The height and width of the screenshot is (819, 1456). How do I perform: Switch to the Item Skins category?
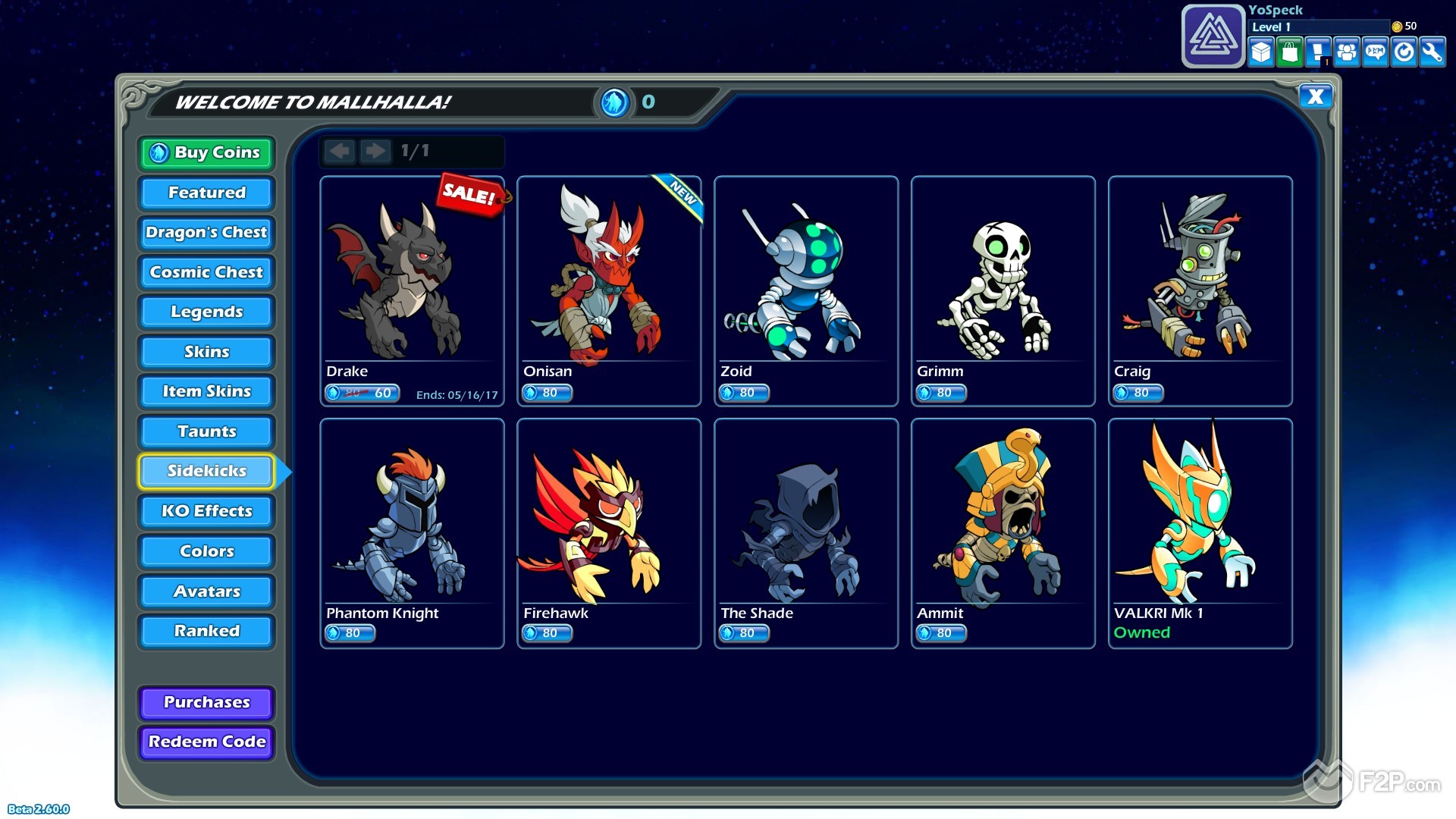(206, 391)
